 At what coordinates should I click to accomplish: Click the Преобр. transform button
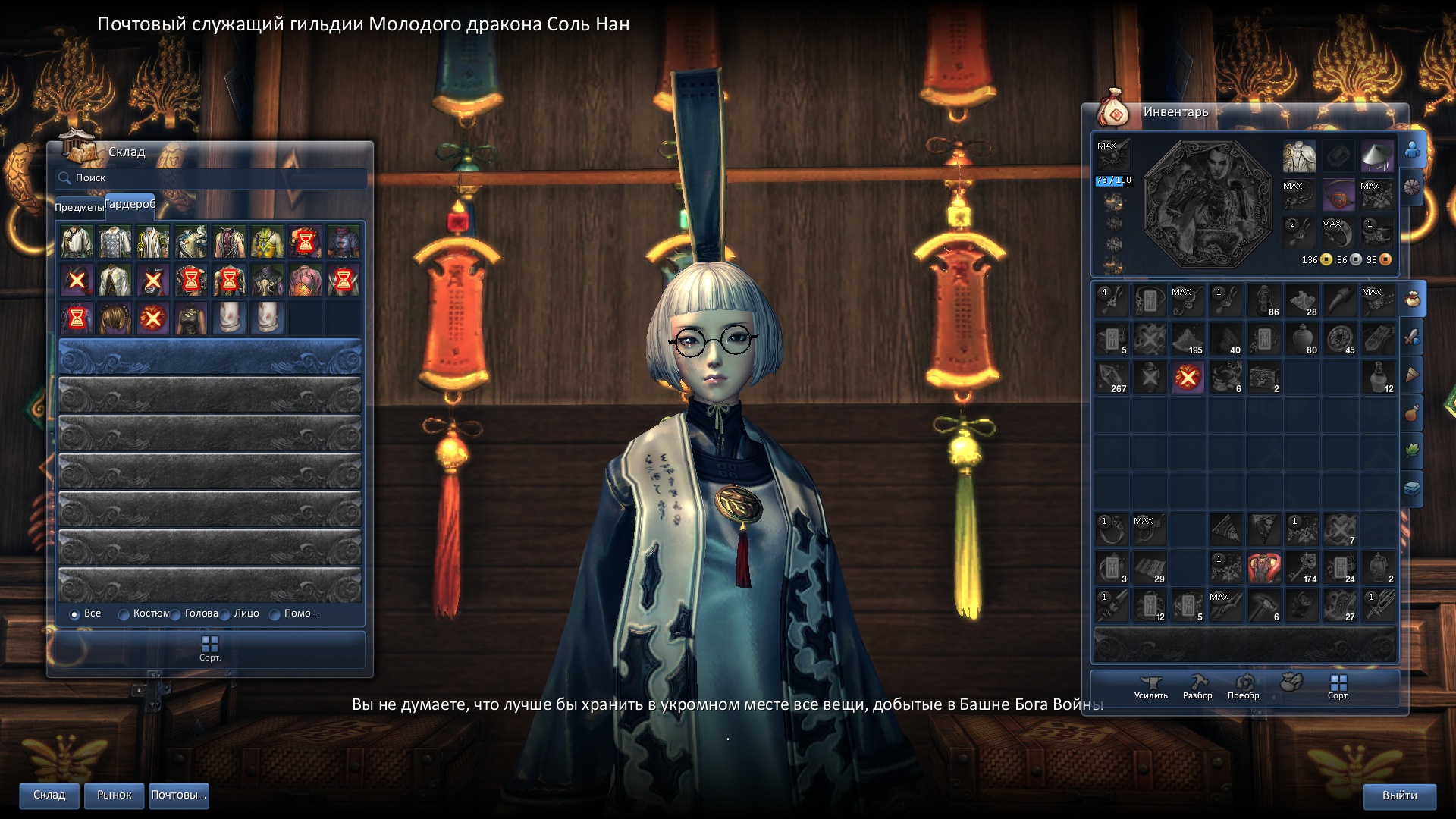click(x=1244, y=686)
